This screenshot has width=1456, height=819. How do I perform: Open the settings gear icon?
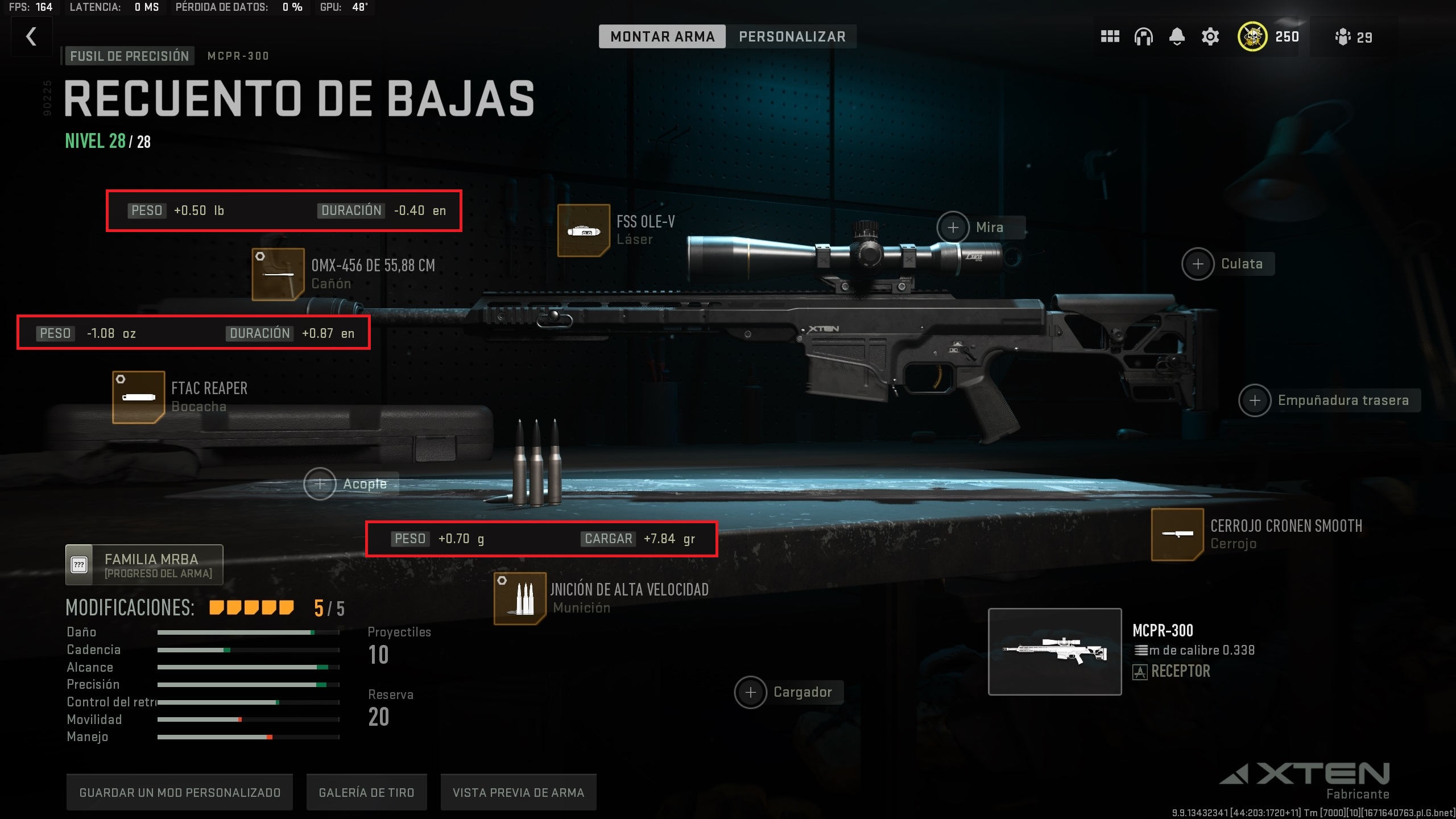[x=1210, y=36]
